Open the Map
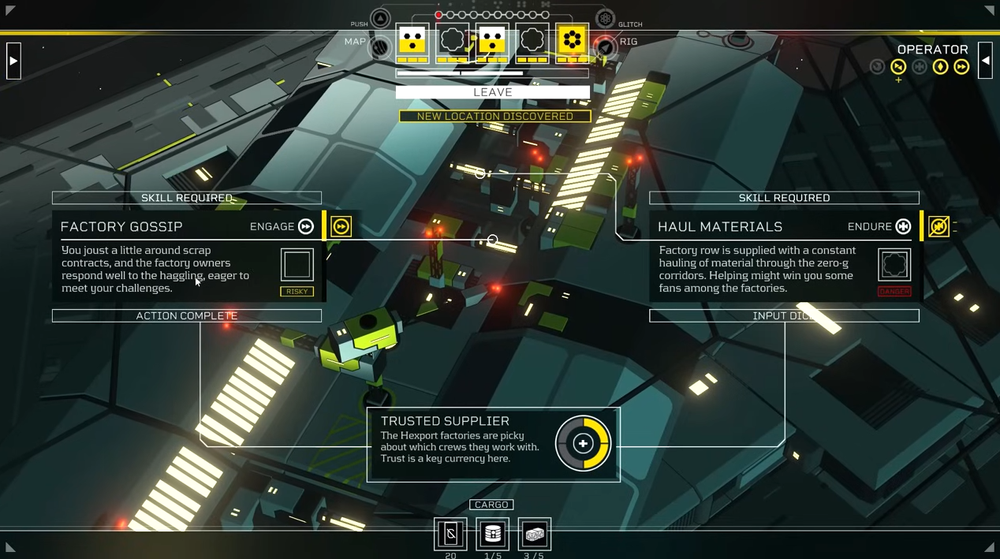The image size is (1000, 559). click(380, 45)
